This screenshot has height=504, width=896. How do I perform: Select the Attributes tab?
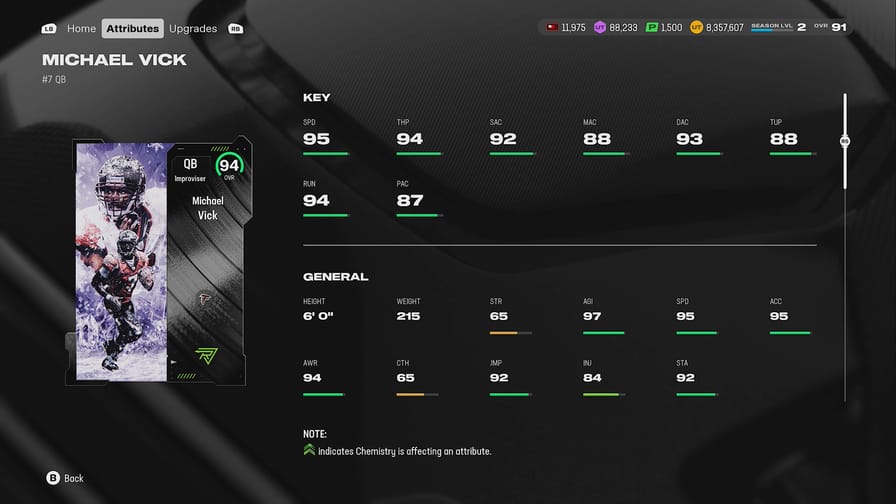(x=133, y=29)
